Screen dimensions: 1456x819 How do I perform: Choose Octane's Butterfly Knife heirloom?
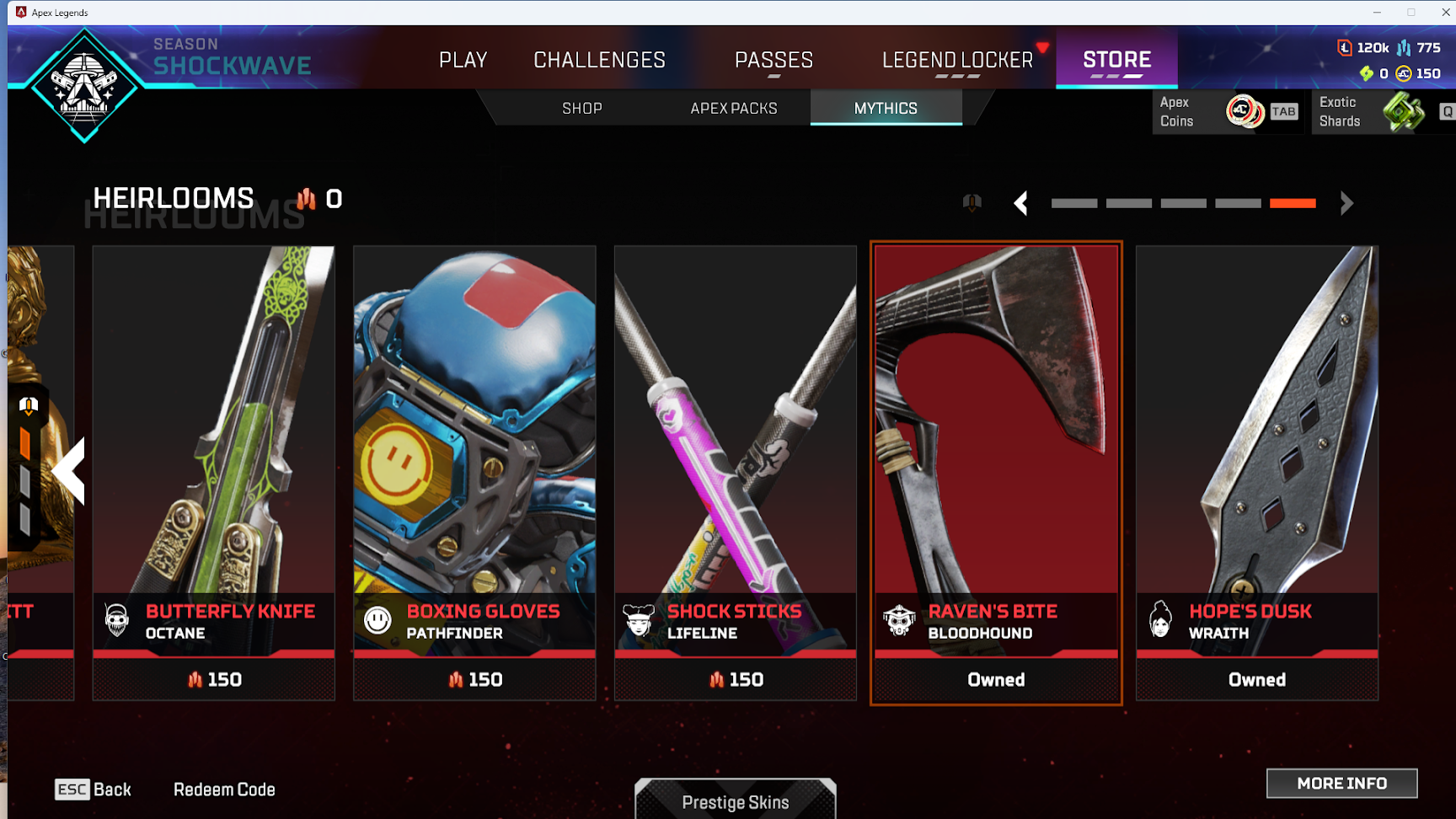(x=214, y=472)
